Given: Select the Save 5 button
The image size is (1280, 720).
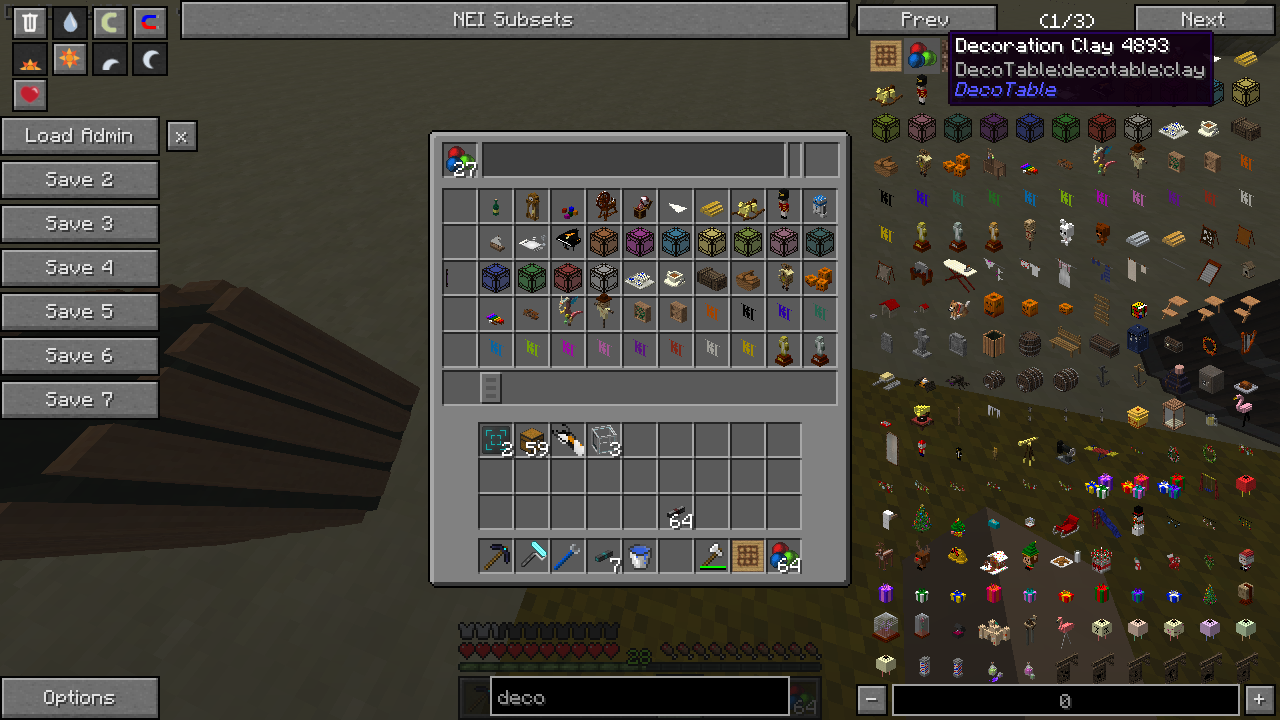Looking at the screenshot, I should 80,312.
